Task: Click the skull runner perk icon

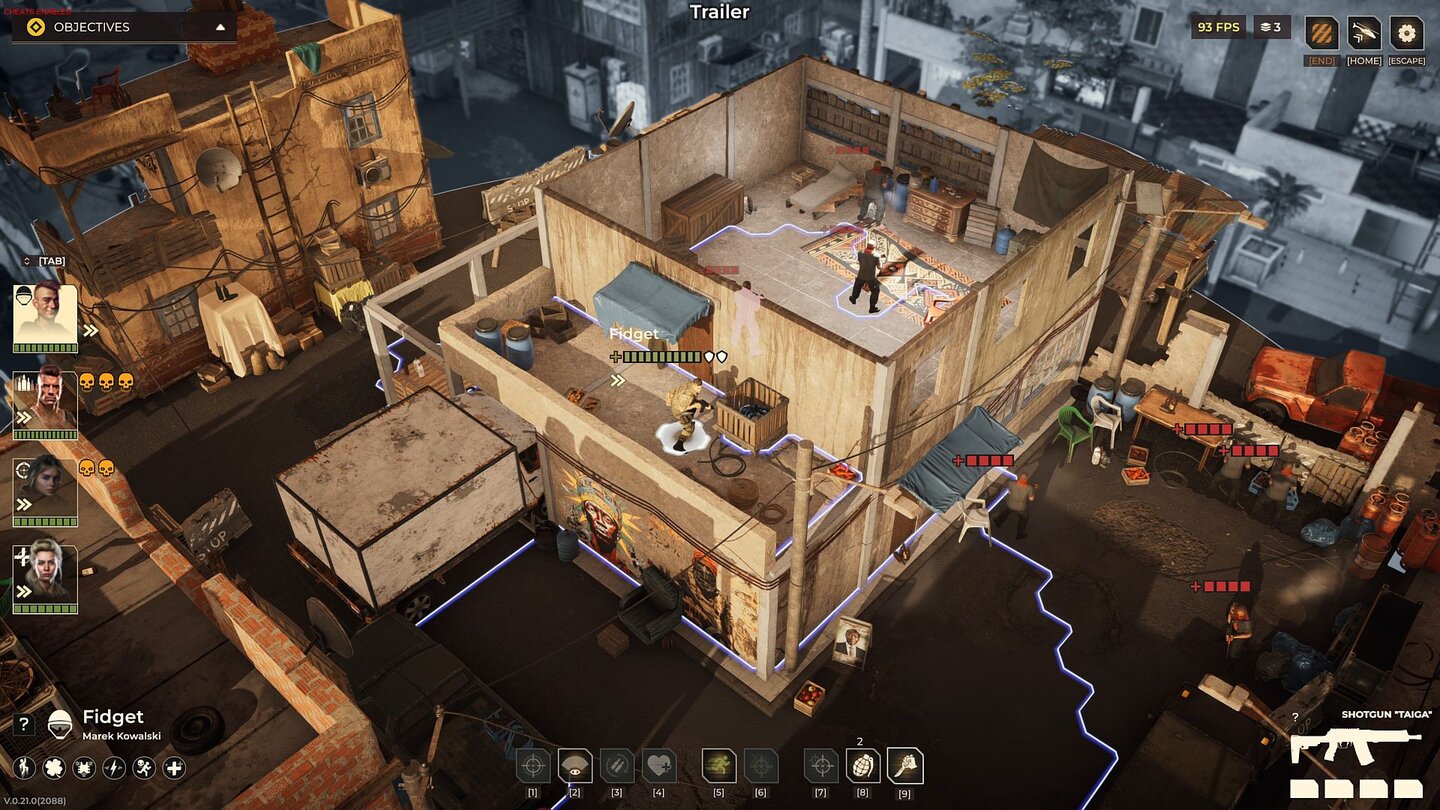Action: click(x=144, y=768)
